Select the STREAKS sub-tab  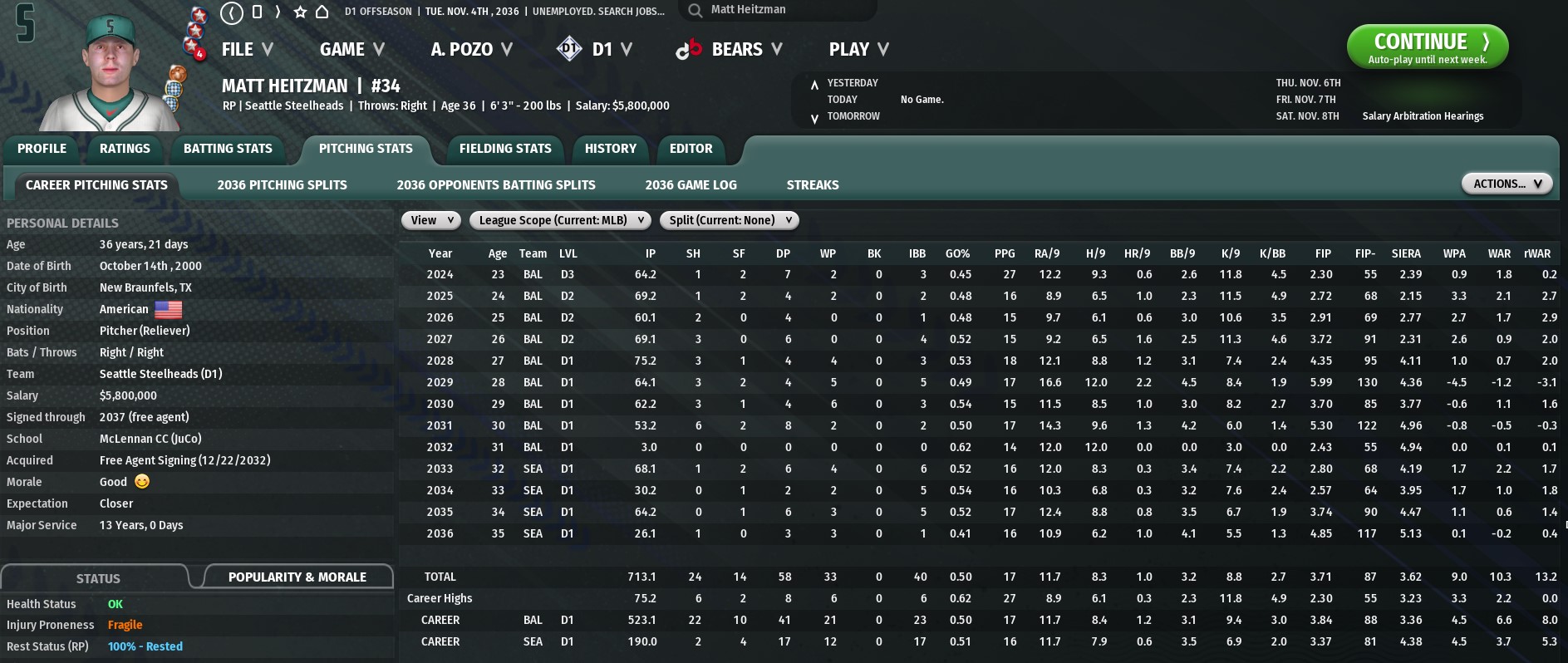[812, 185]
